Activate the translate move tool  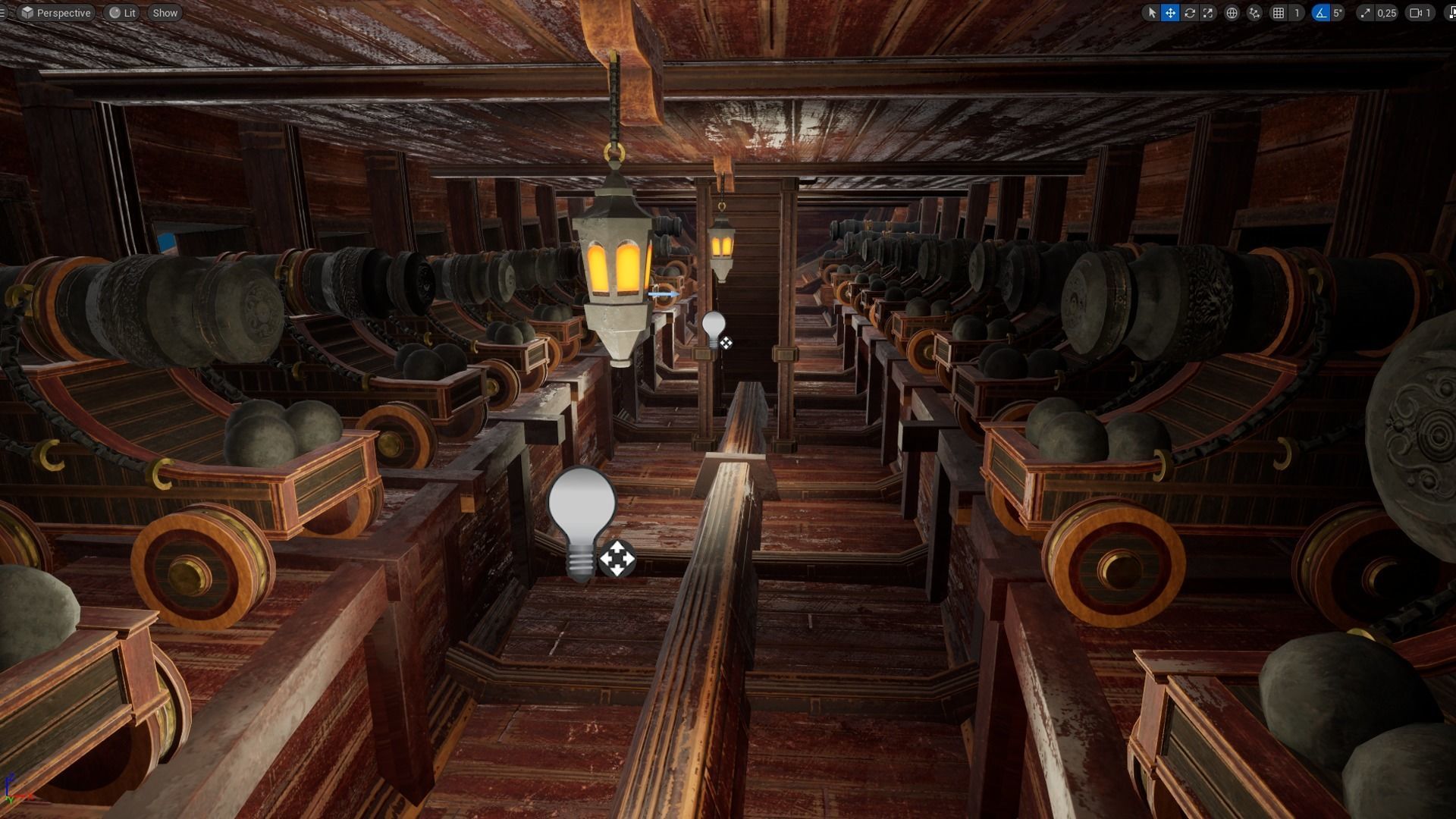pyautogui.click(x=1170, y=13)
